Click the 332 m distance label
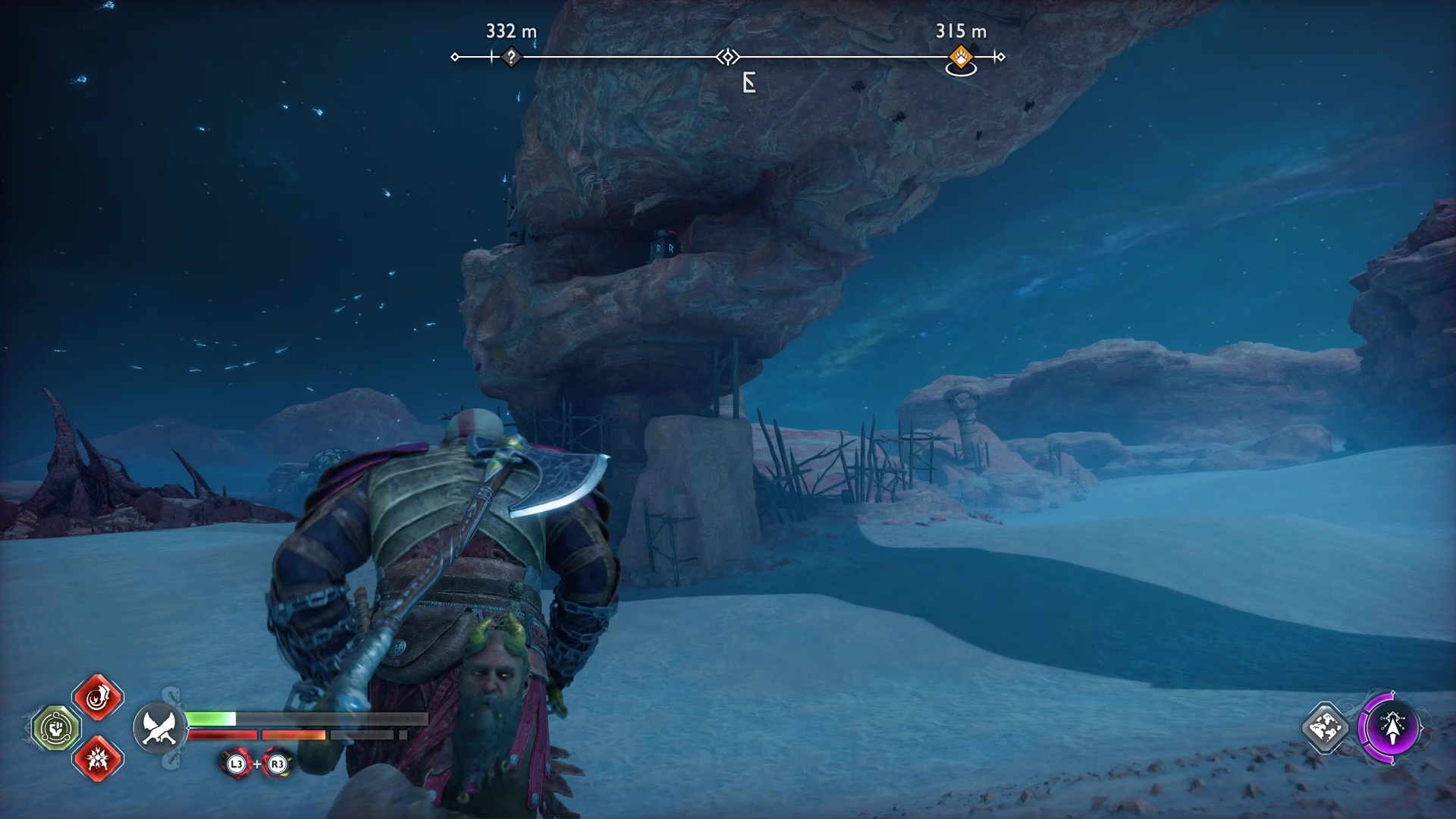This screenshot has height=819, width=1456. 511,32
